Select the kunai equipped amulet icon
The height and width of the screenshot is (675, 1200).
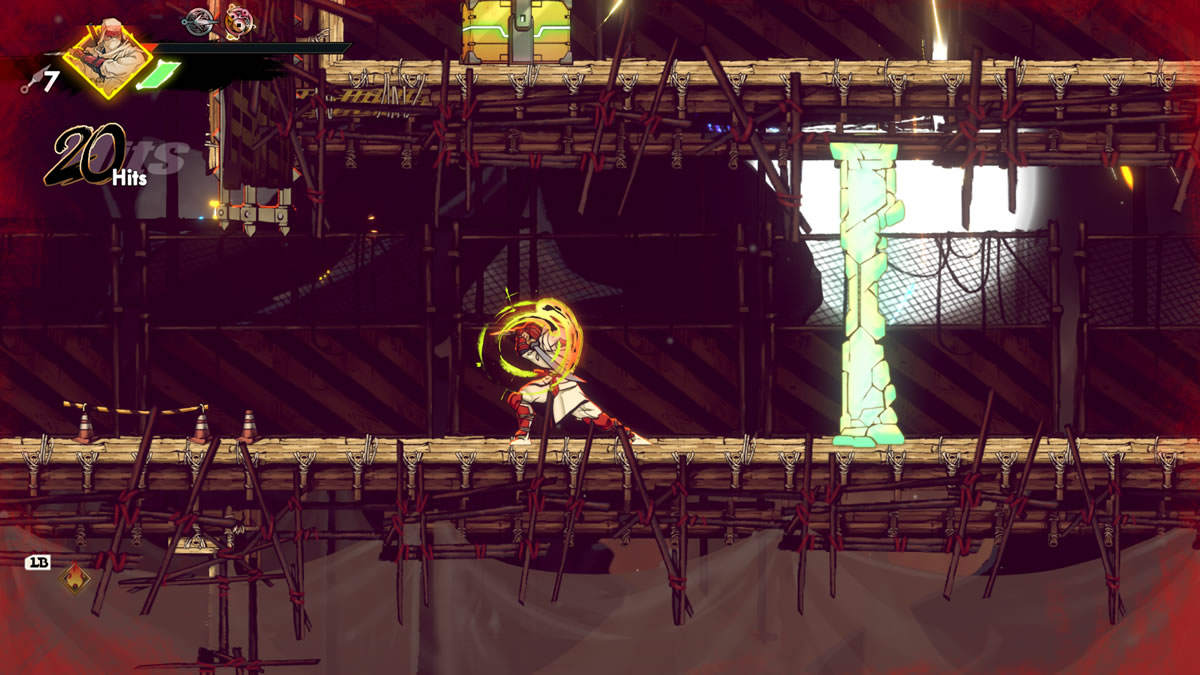[x=200, y=19]
